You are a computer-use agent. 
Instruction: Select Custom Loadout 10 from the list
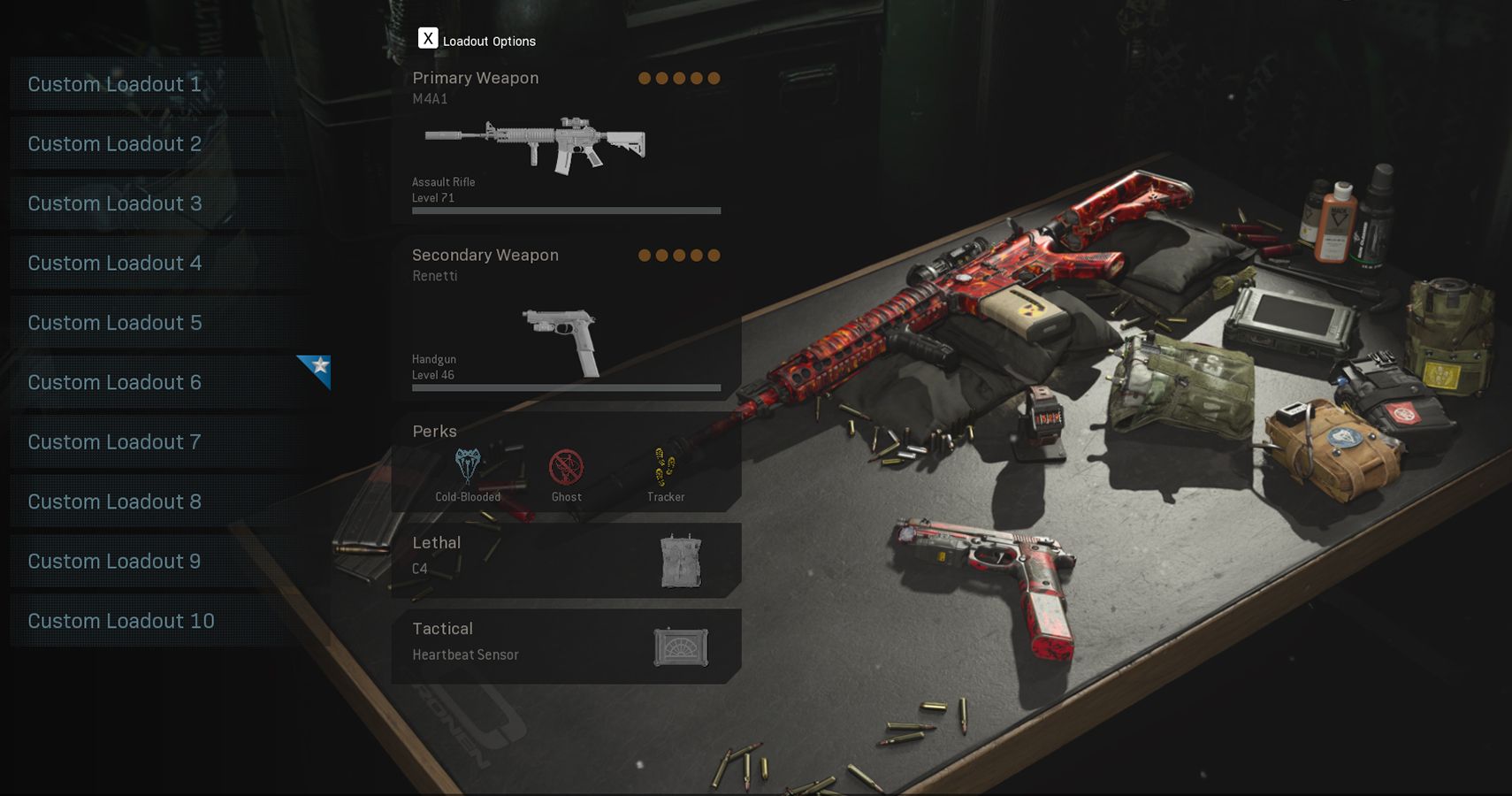[121, 620]
